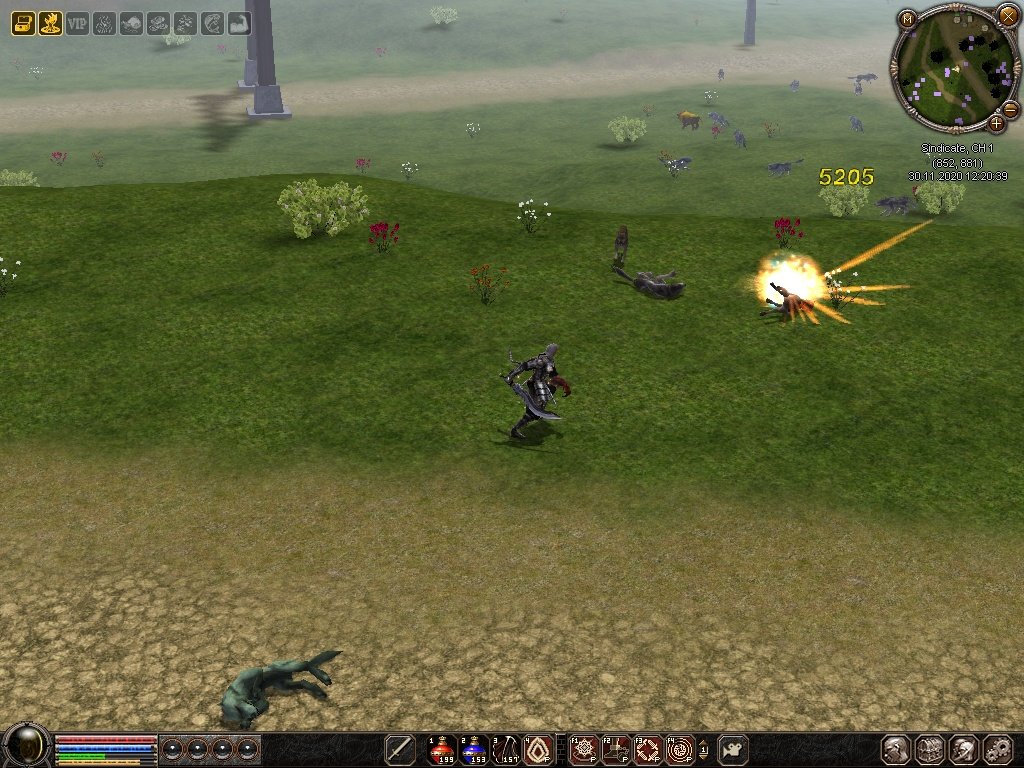Screen dimensions: 1024x768
Task: Open the VIP bonus icon
Action: pyautogui.click(x=77, y=23)
